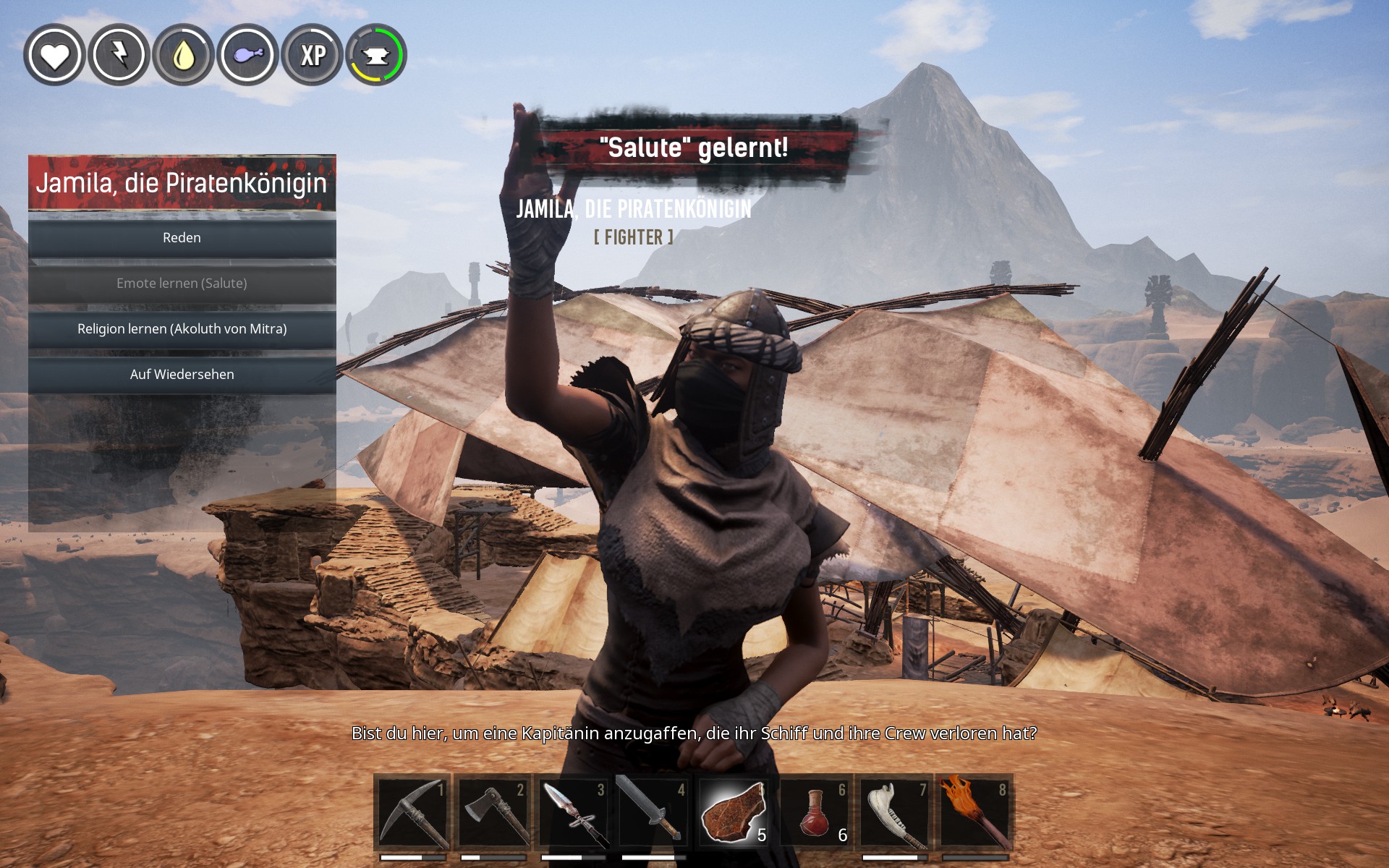Click the meat drumstick hunger icon
This screenshot has height=868, width=1389.
pos(247,55)
